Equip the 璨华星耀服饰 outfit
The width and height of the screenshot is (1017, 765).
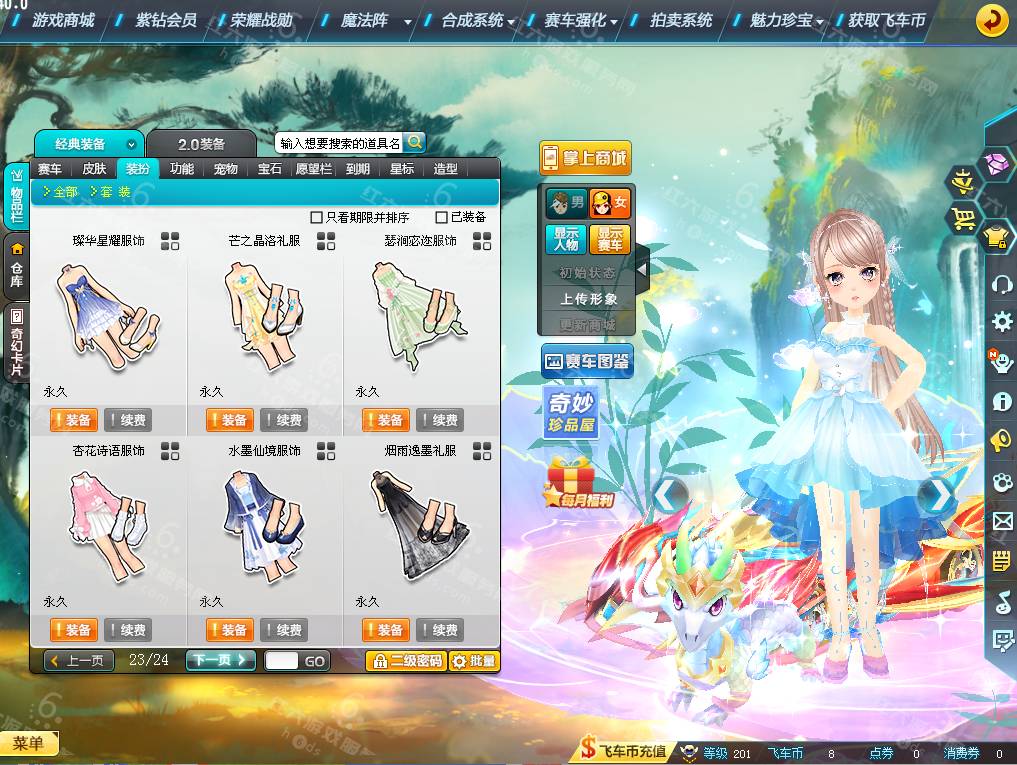(72, 420)
